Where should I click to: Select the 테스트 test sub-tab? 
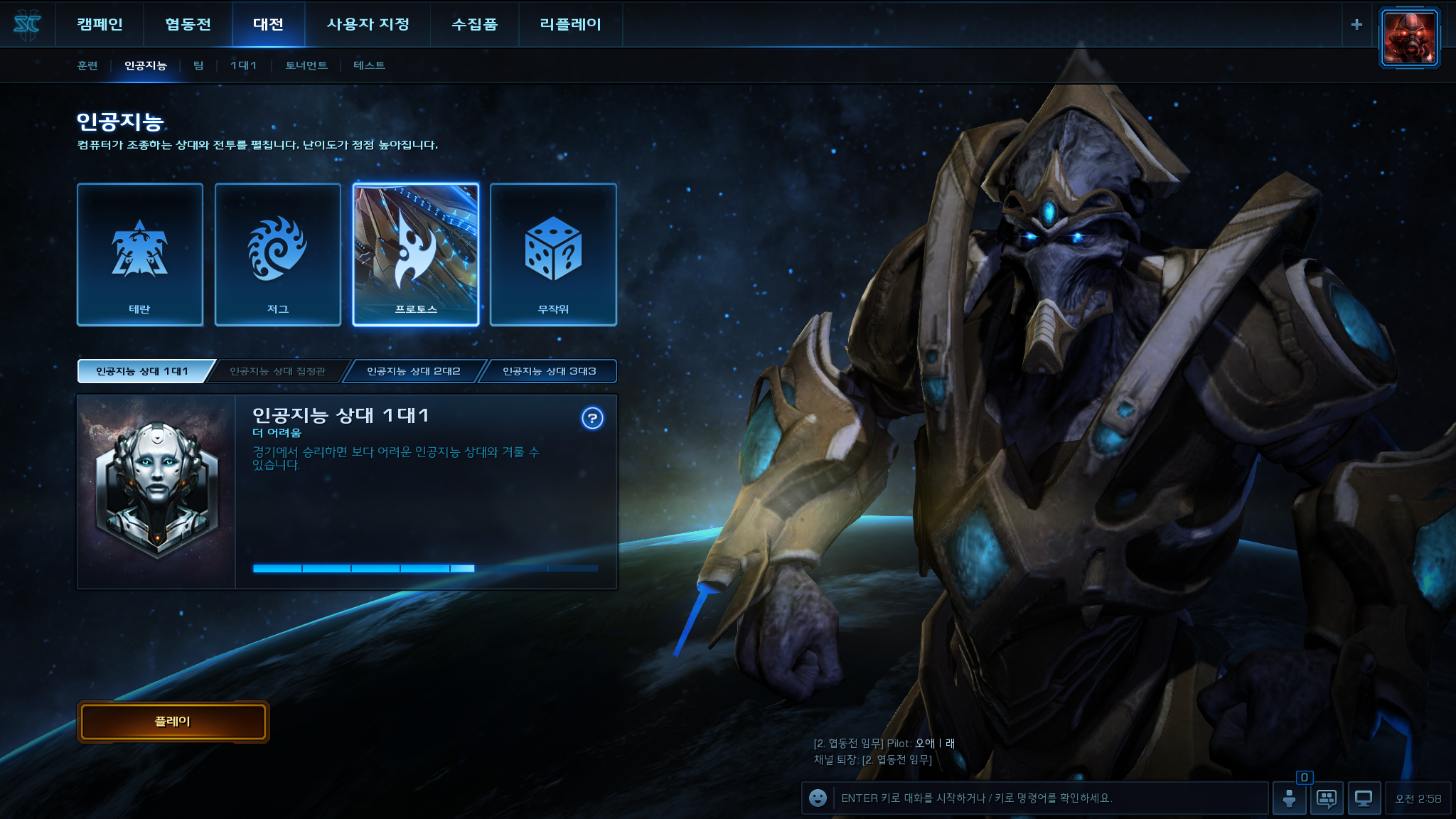coord(369,65)
